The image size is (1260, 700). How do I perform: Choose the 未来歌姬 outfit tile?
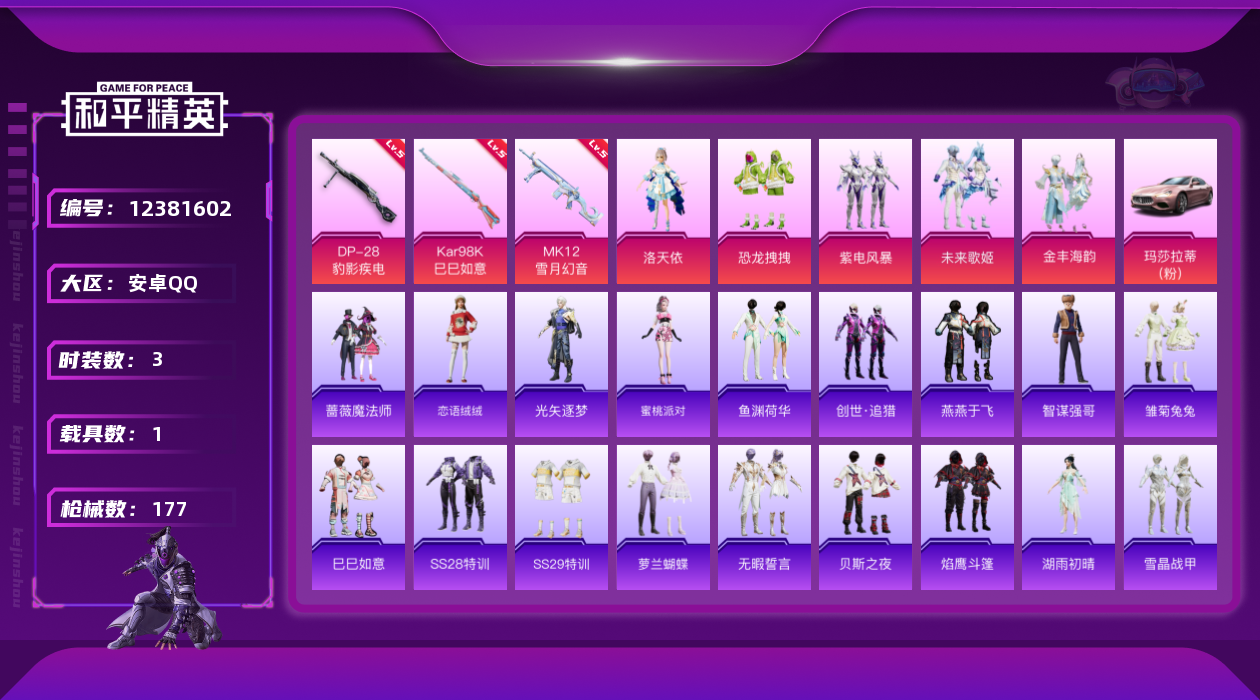967,211
